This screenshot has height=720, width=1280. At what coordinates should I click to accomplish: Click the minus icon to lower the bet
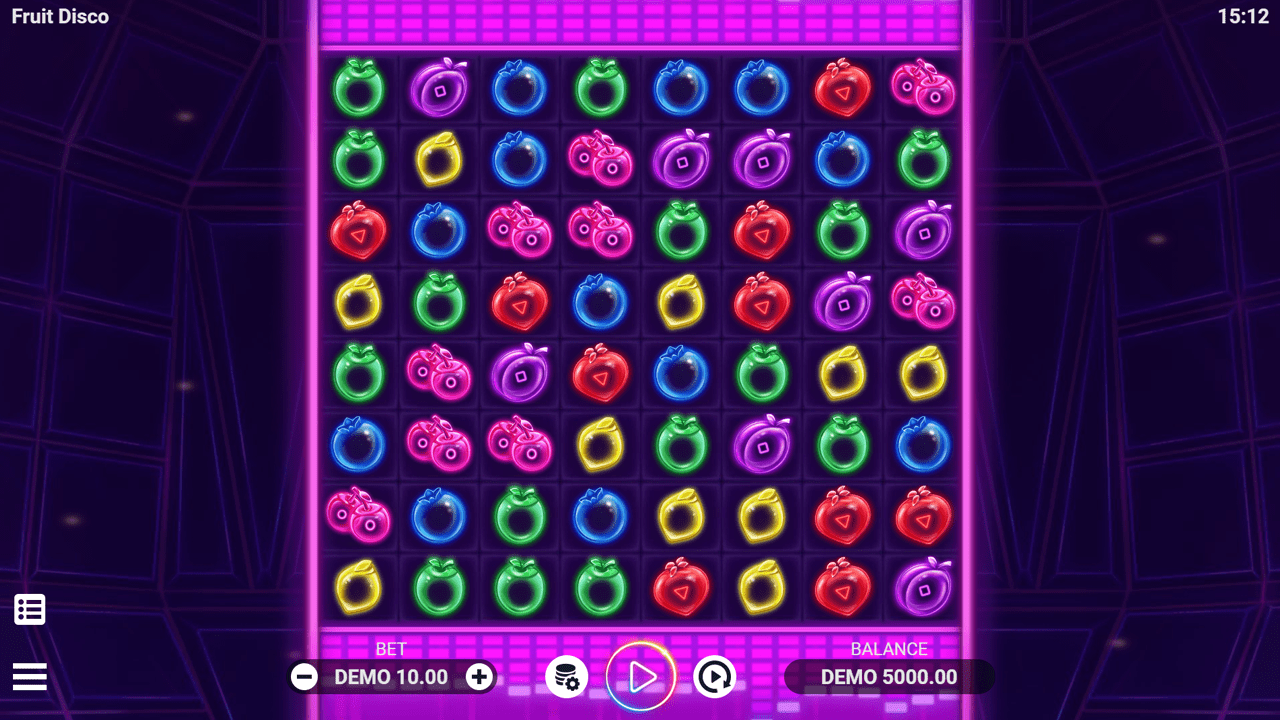point(303,677)
